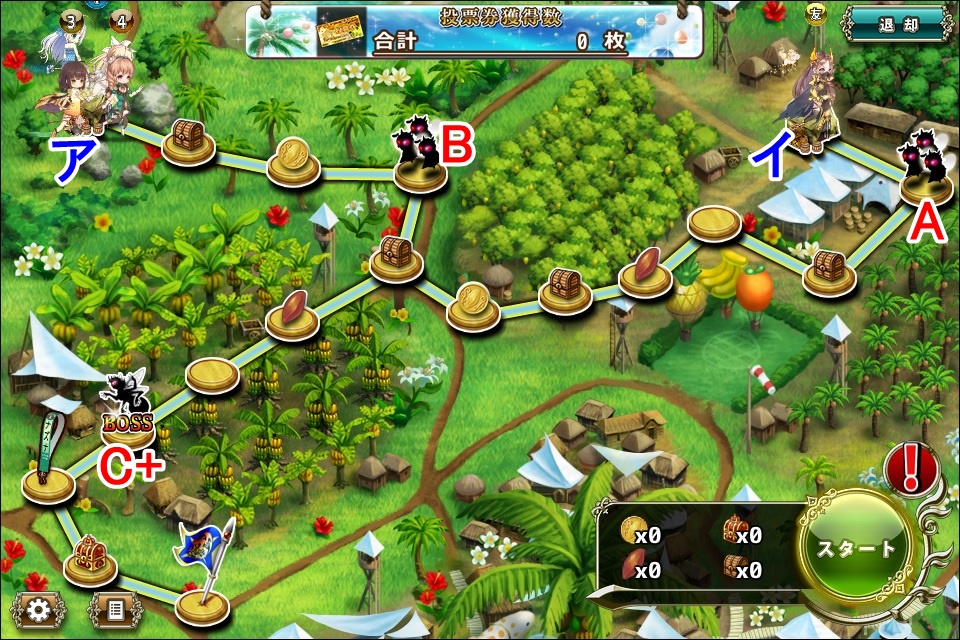Click the red exclamation mark alert icon
The image size is (960, 640).
(910, 466)
